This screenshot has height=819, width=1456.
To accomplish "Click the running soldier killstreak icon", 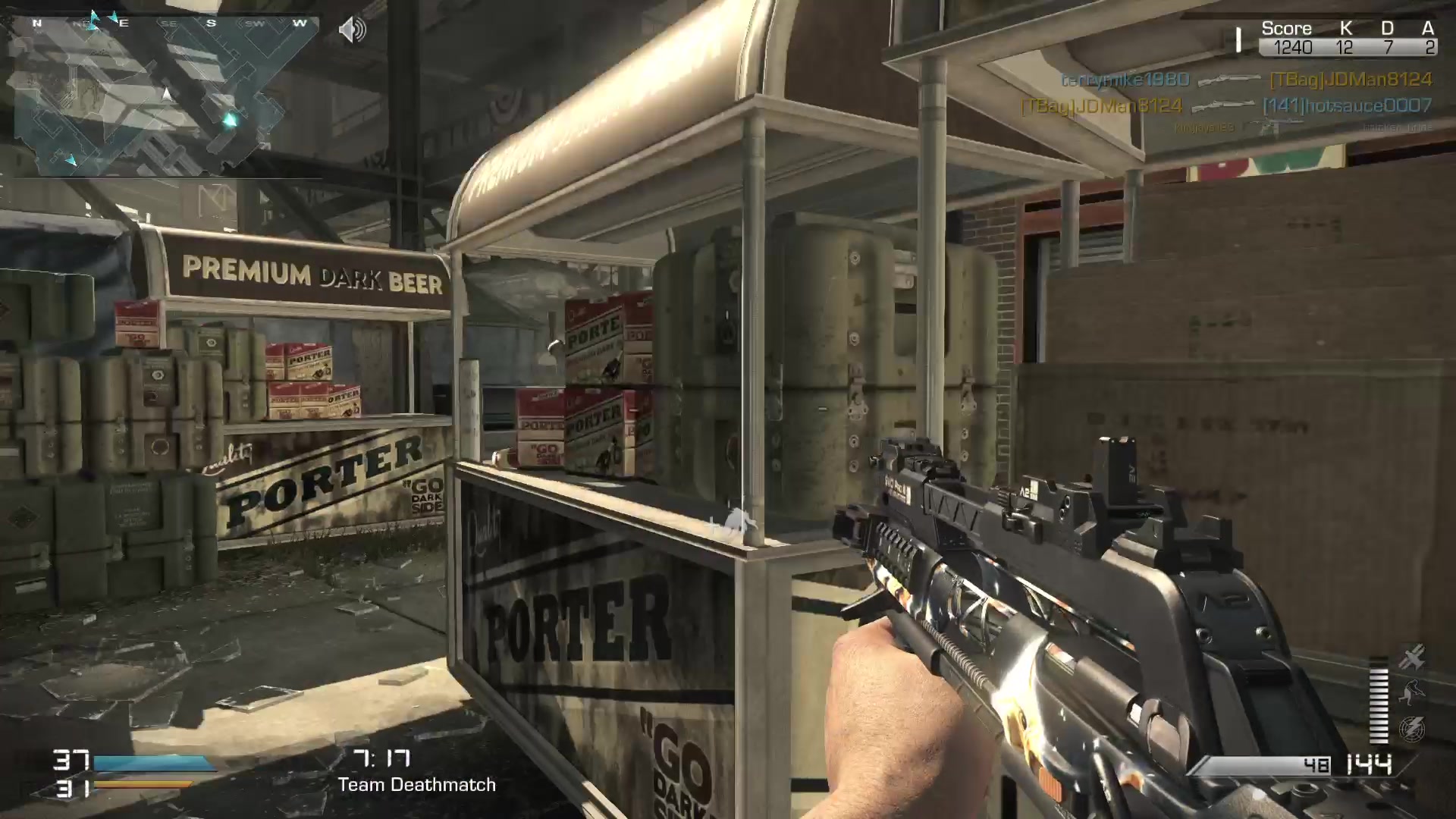I will (x=1412, y=692).
